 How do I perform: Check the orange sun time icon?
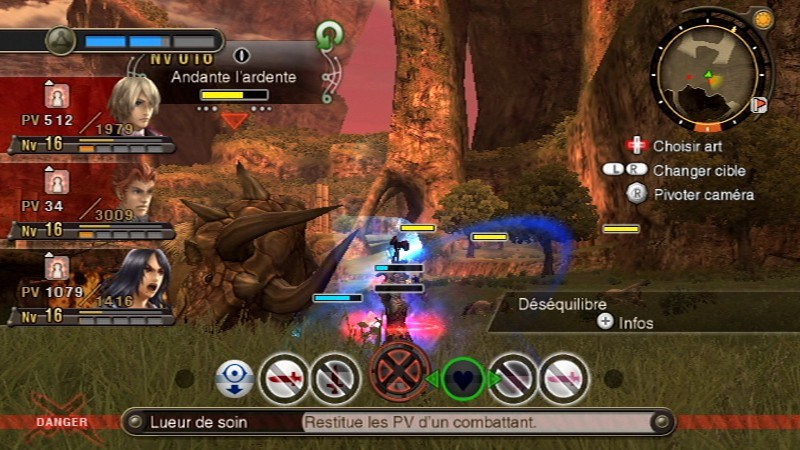[x=763, y=19]
